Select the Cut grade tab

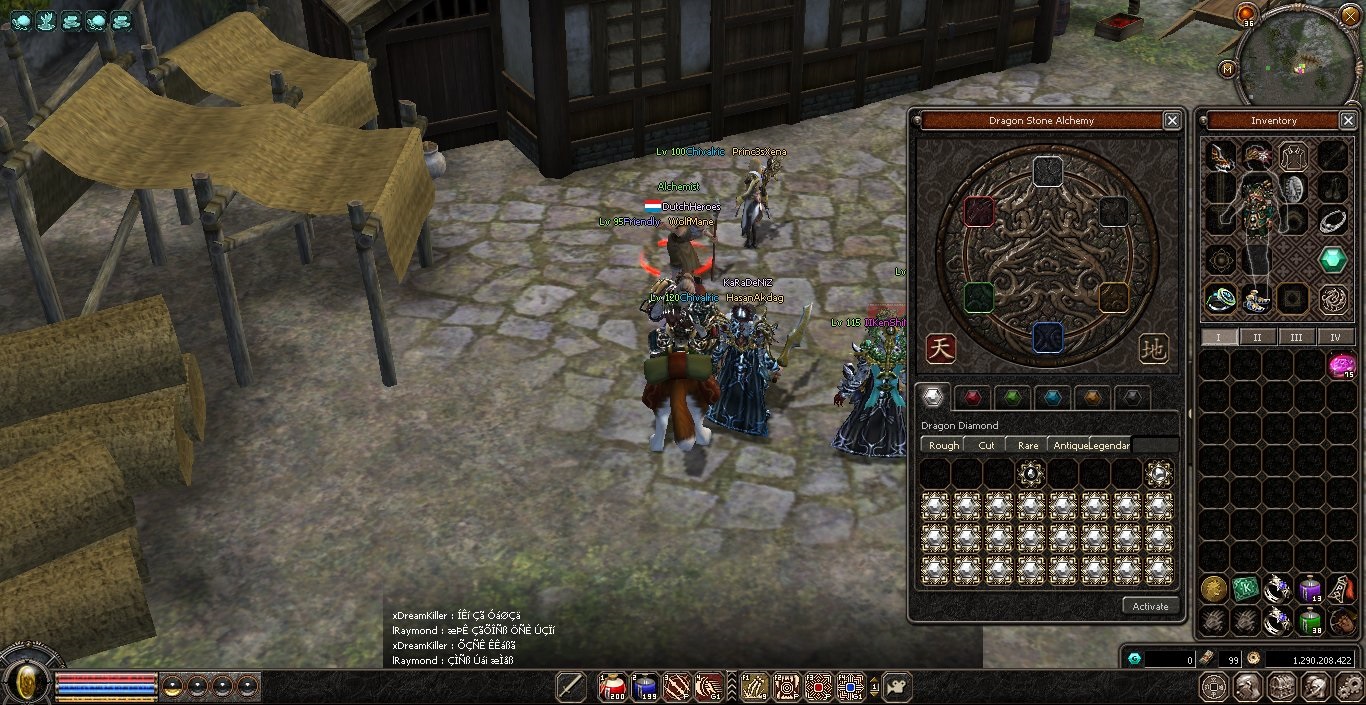[x=986, y=445]
